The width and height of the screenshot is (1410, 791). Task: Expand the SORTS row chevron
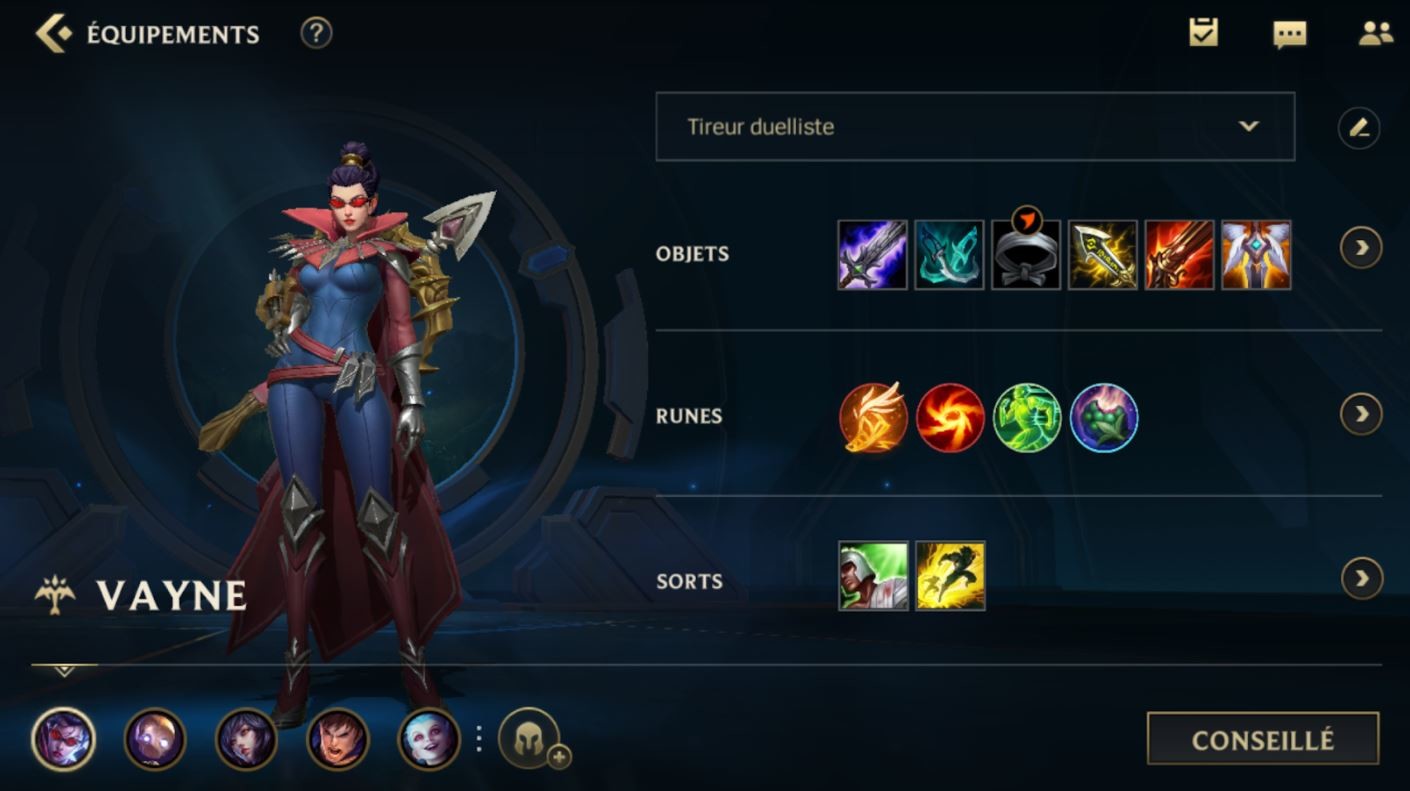[x=1361, y=578]
